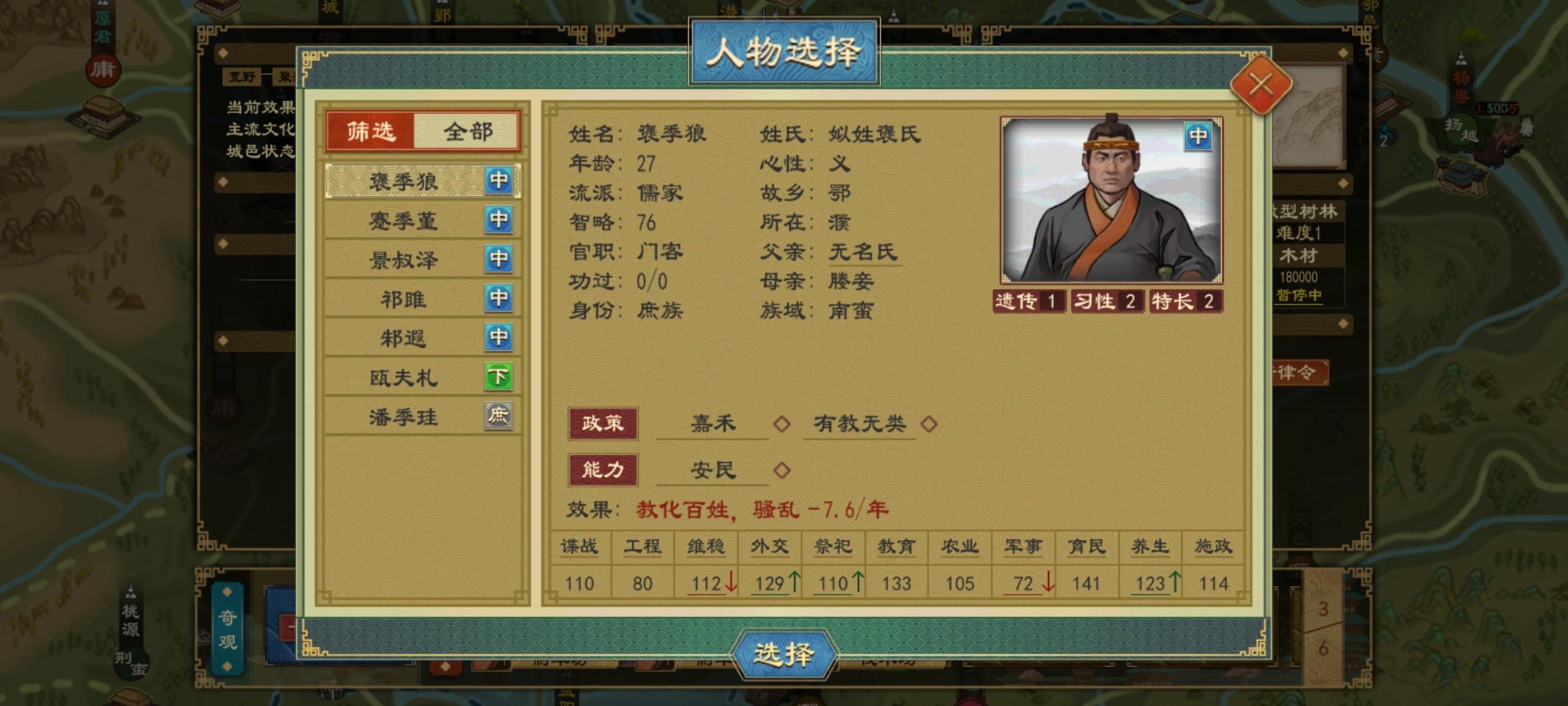Click the red 能力 ability seal
Image resolution: width=1568 pixels, height=706 pixels.
pyautogui.click(x=603, y=469)
